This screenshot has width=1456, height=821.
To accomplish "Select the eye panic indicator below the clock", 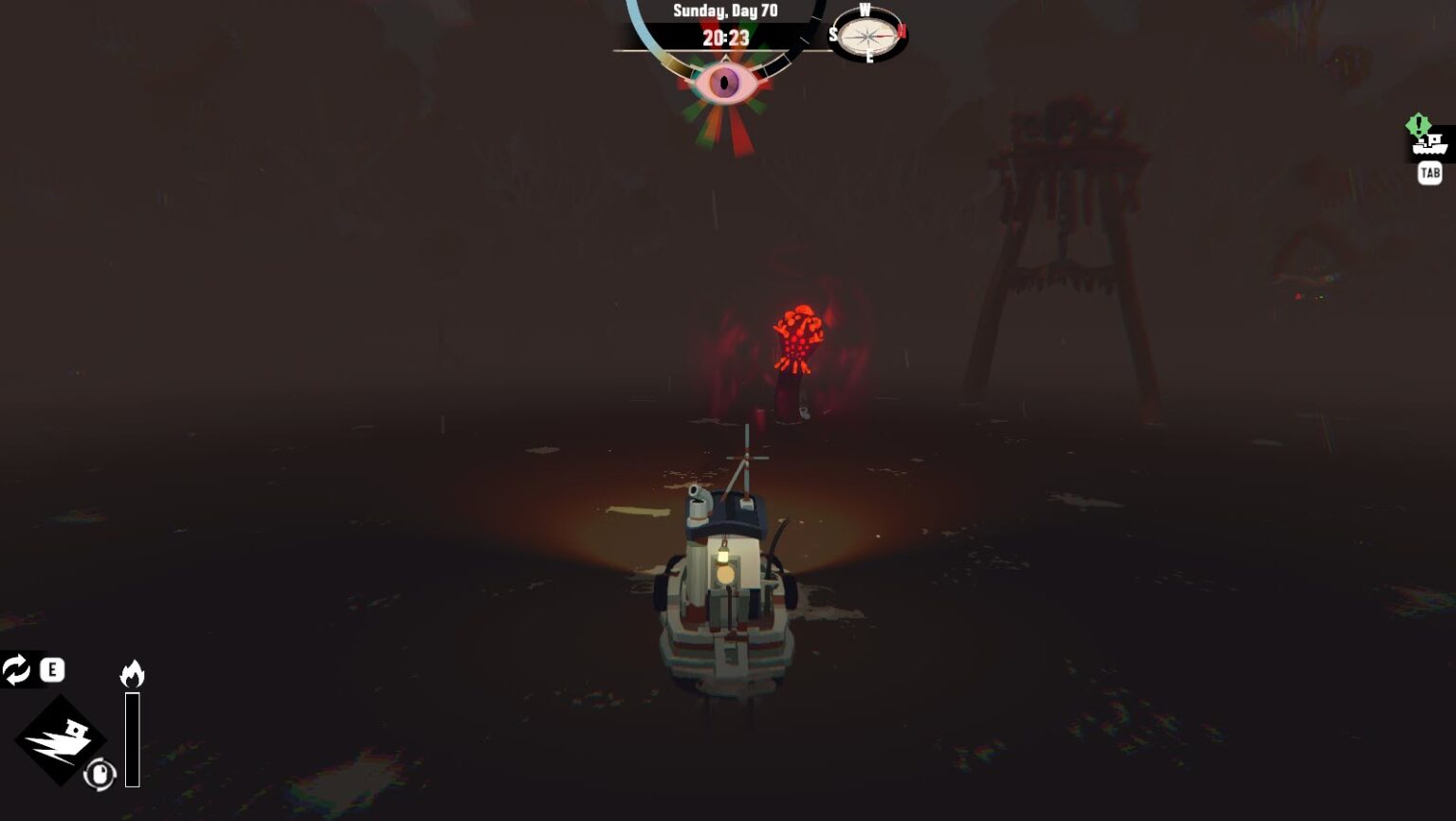I will click(x=725, y=83).
